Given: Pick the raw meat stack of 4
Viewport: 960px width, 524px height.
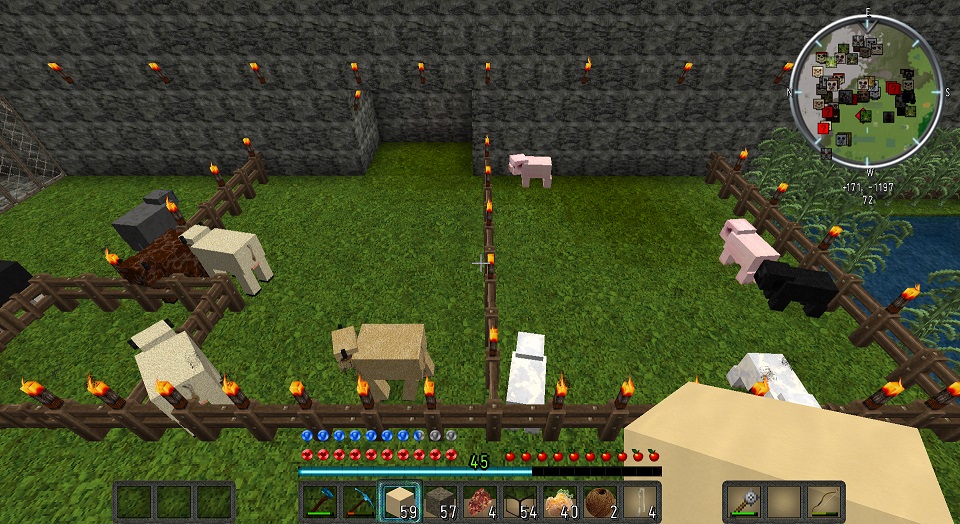Looking at the screenshot, I should tap(481, 501).
